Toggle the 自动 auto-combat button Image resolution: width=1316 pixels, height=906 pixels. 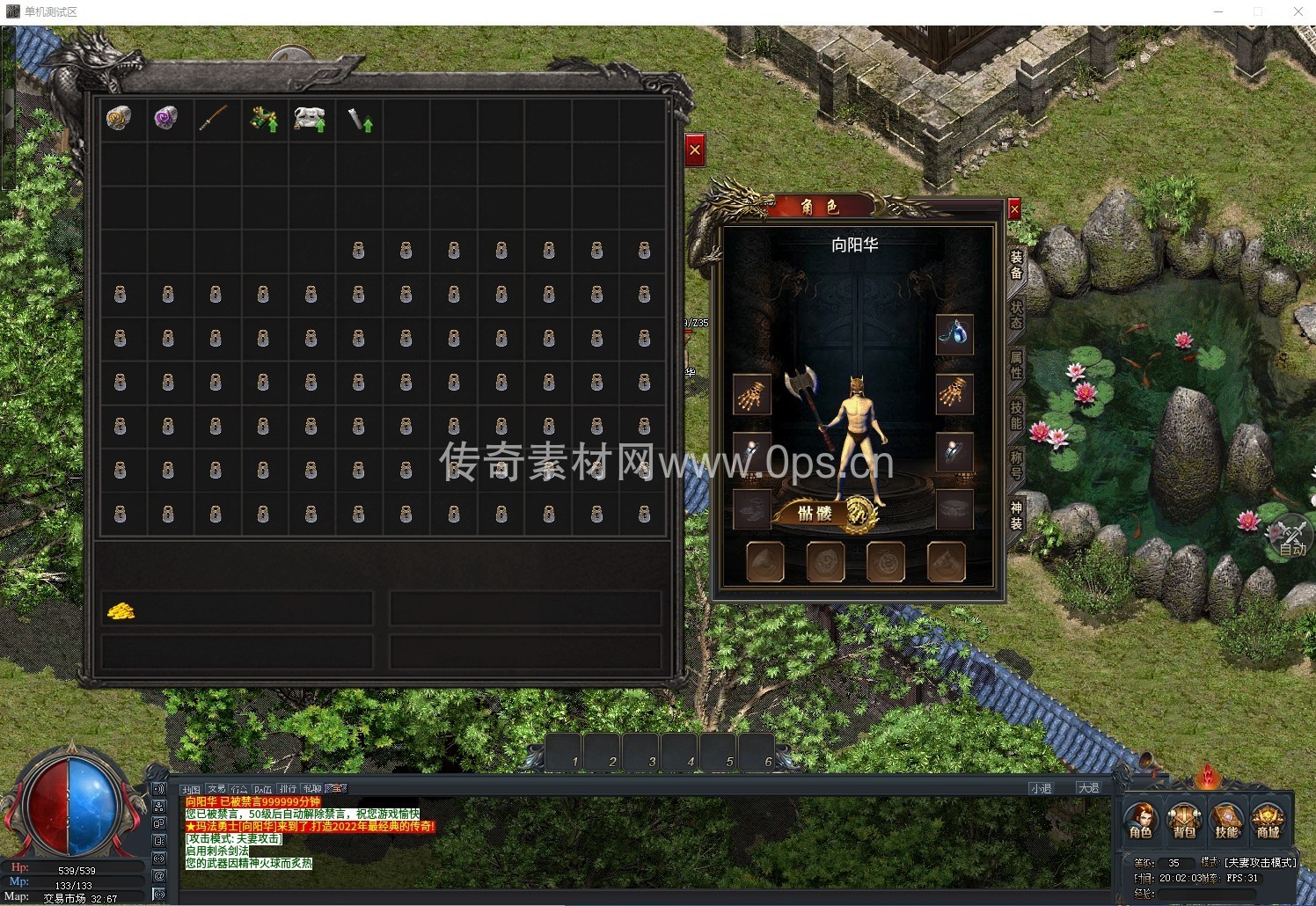pyautogui.click(x=1290, y=537)
